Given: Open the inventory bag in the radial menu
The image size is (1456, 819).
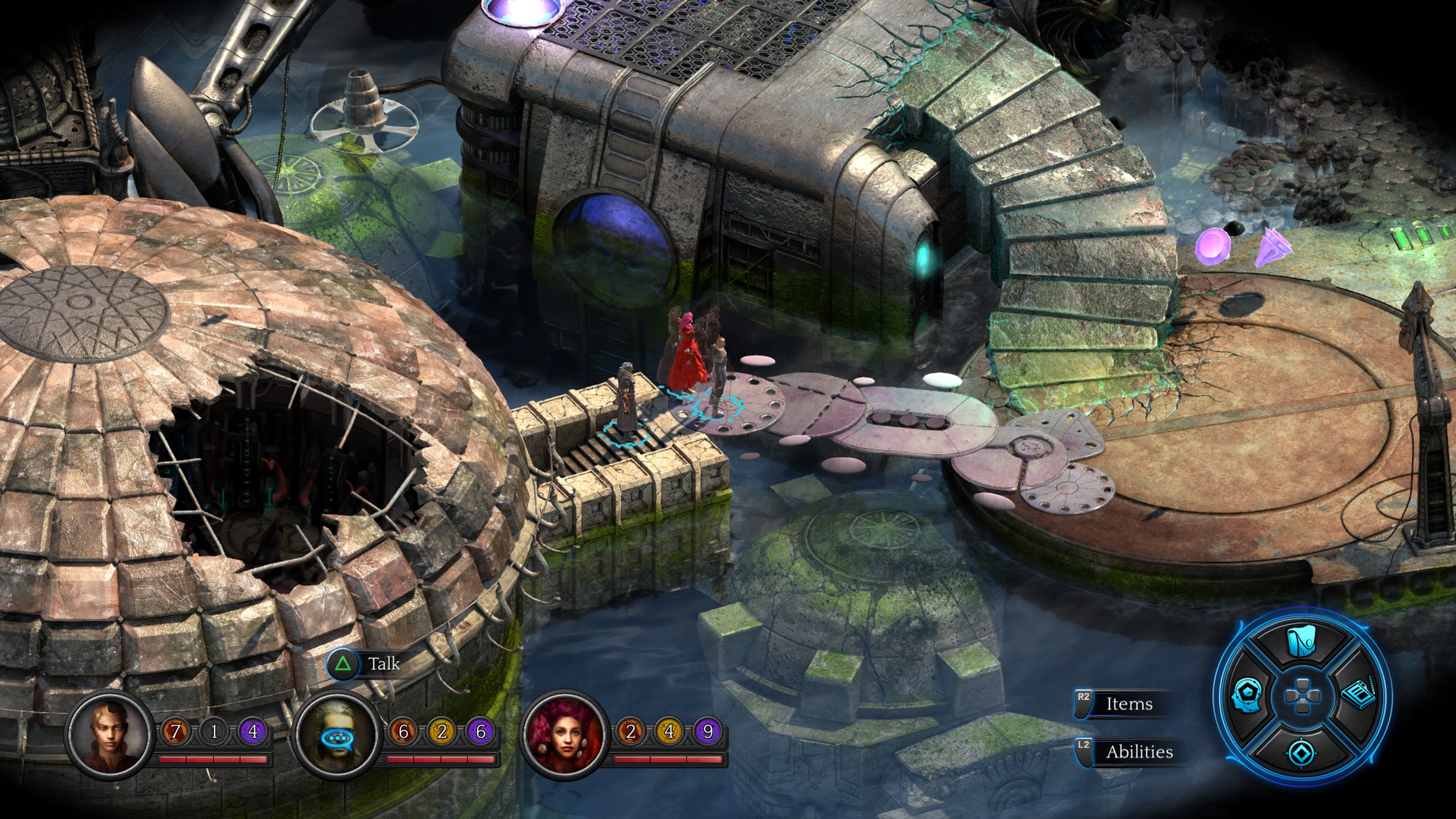Looking at the screenshot, I should 1301,642.
